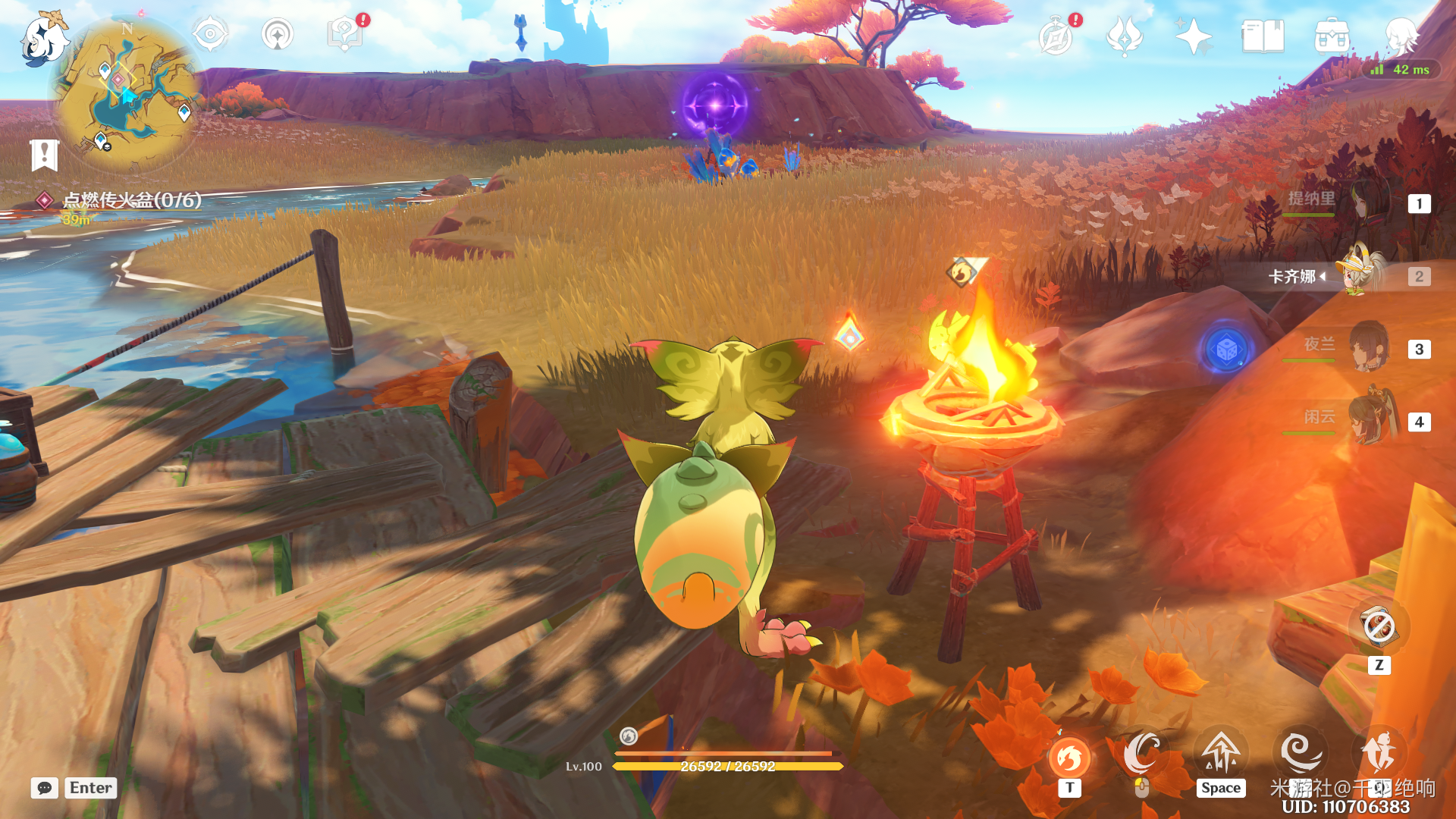This screenshot has width=1456, height=819.
Task: Activate the orange flame skill icon
Action: click(1069, 756)
